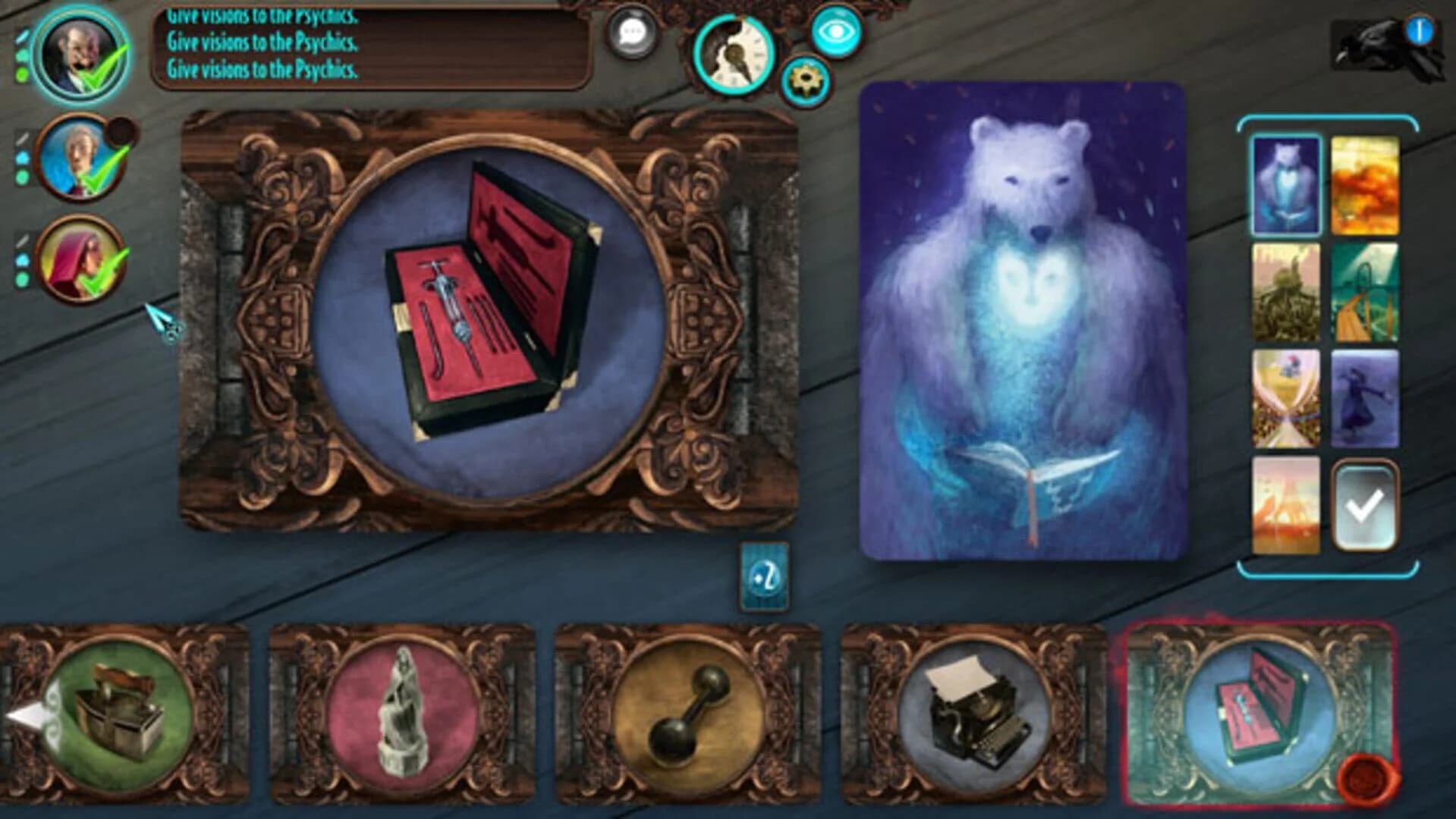The image size is (1456, 819).
Task: Toggle the eye overlay view on or off
Action: tap(835, 32)
